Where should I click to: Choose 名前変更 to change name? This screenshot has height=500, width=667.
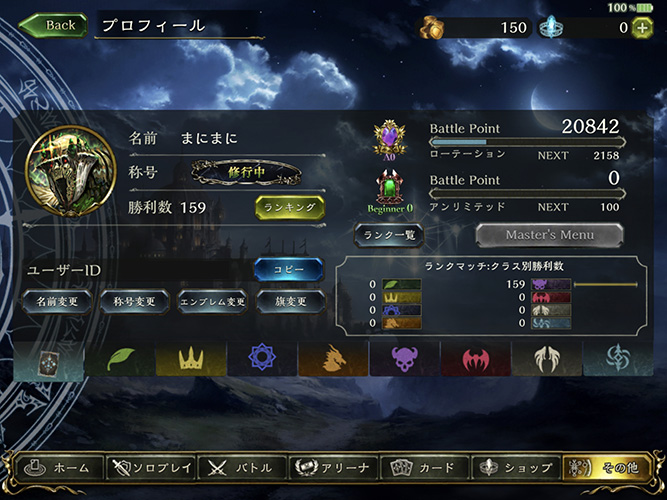pos(57,300)
